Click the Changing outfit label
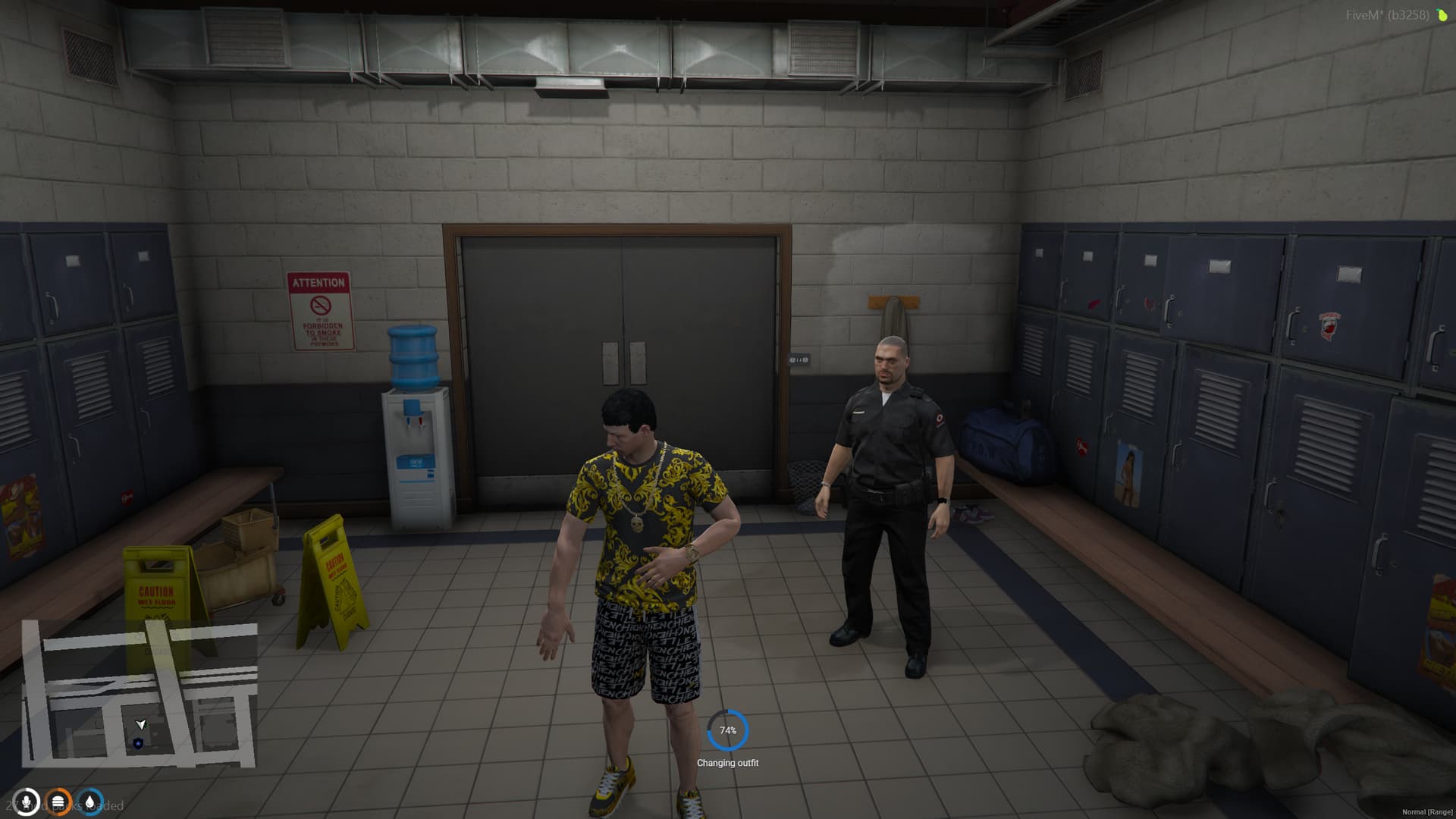This screenshot has width=1456, height=819. [728, 764]
